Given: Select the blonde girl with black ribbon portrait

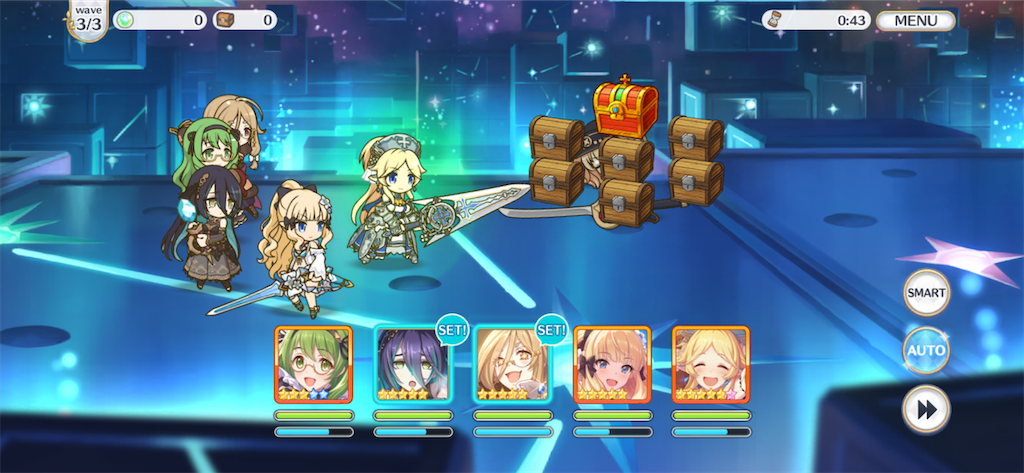Looking at the screenshot, I should point(612,365).
